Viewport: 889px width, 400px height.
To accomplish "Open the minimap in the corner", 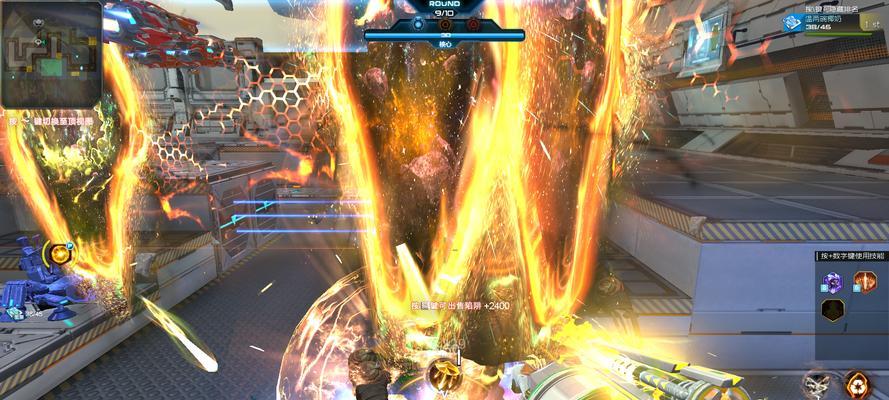I will tap(51, 54).
